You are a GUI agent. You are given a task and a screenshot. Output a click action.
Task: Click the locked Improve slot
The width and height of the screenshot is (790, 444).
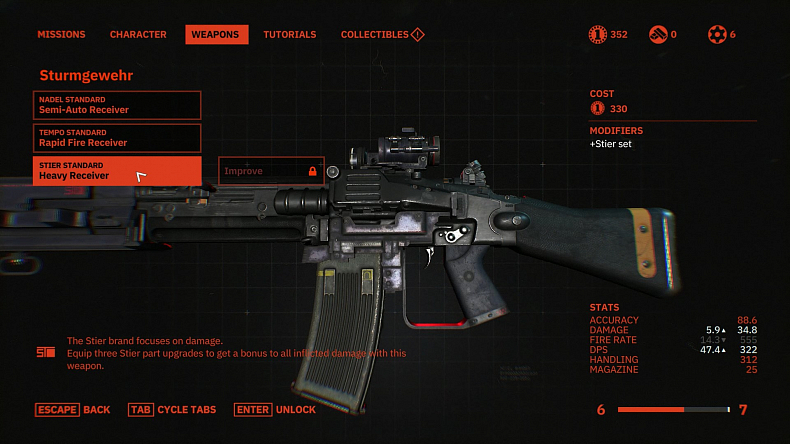click(x=271, y=171)
